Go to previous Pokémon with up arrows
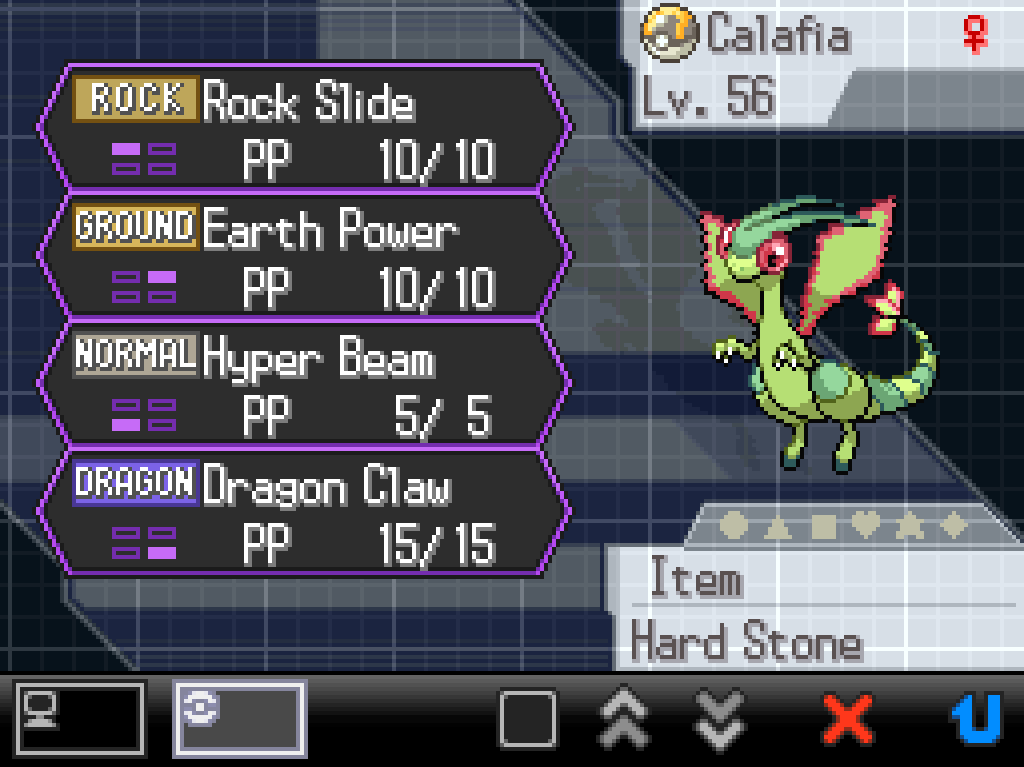This screenshot has width=1024, height=767. [623, 718]
